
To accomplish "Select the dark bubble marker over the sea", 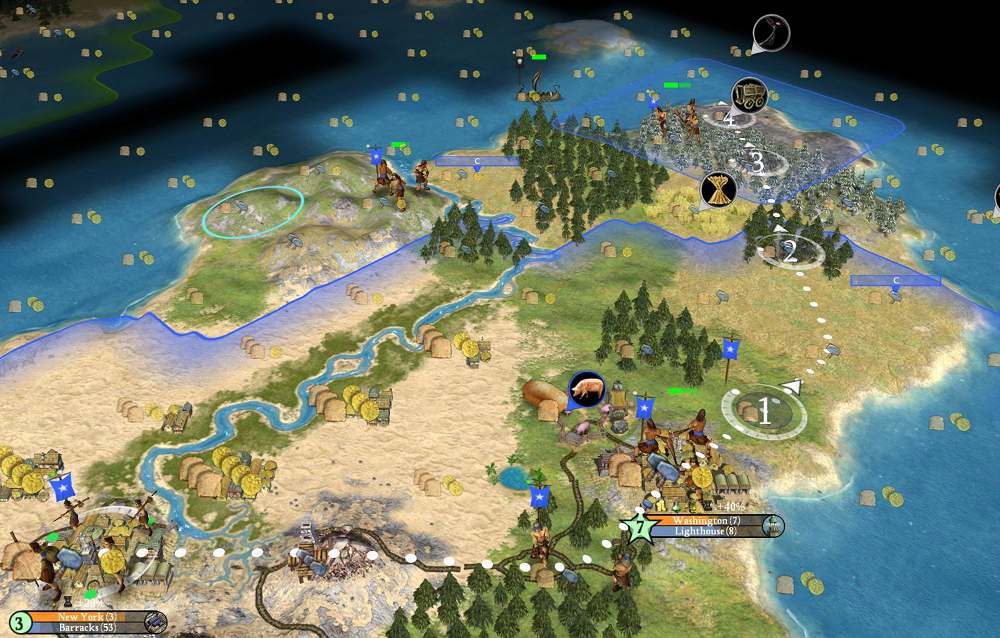I will (771, 33).
